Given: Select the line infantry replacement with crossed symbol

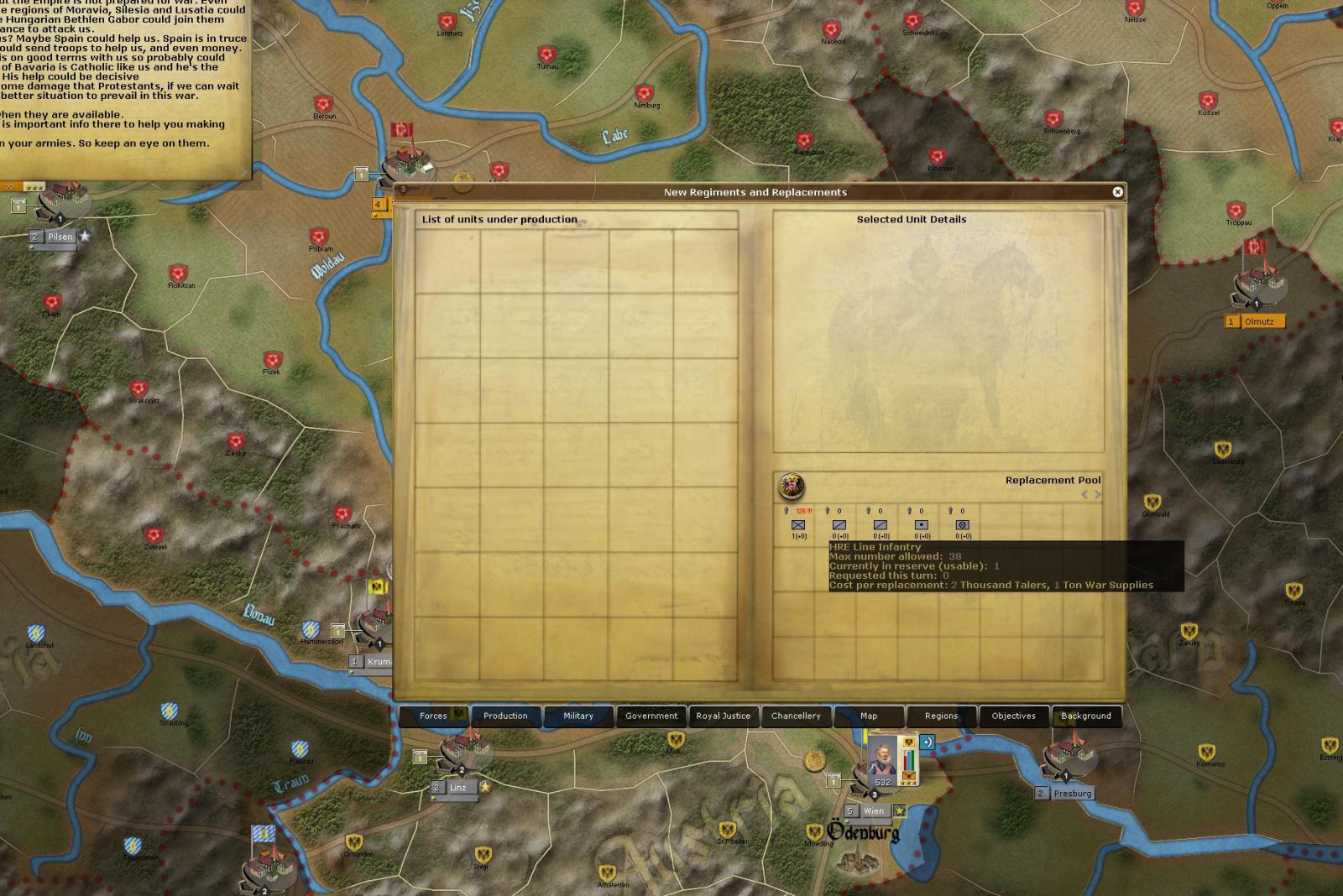Looking at the screenshot, I should (x=798, y=525).
